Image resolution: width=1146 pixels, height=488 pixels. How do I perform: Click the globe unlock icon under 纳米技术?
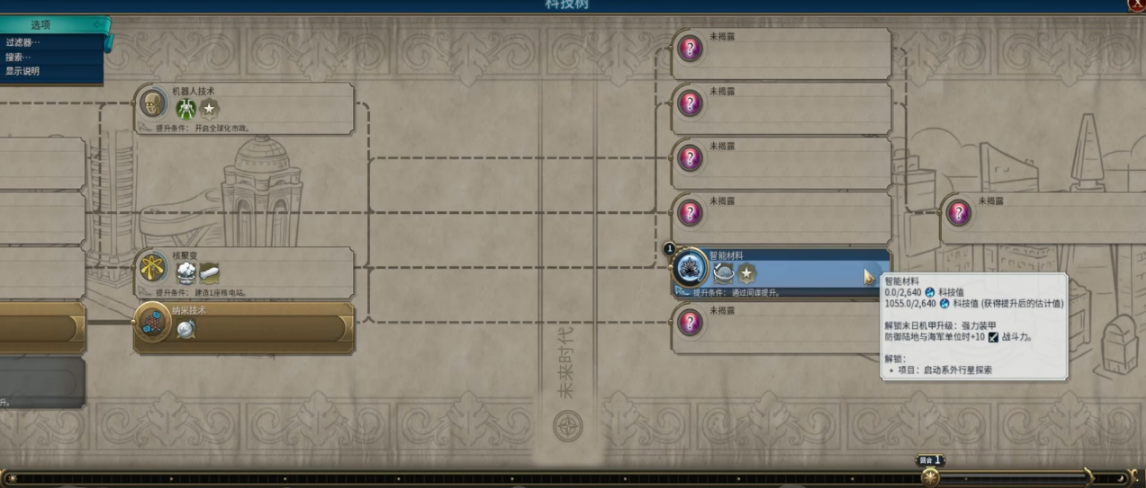(186, 328)
